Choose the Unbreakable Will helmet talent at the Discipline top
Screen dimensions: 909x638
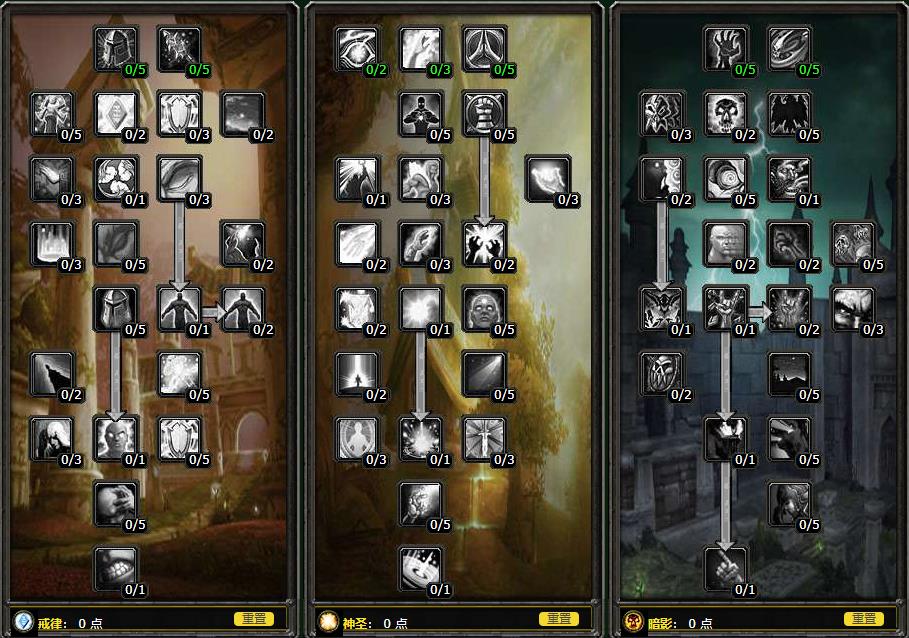[116, 48]
